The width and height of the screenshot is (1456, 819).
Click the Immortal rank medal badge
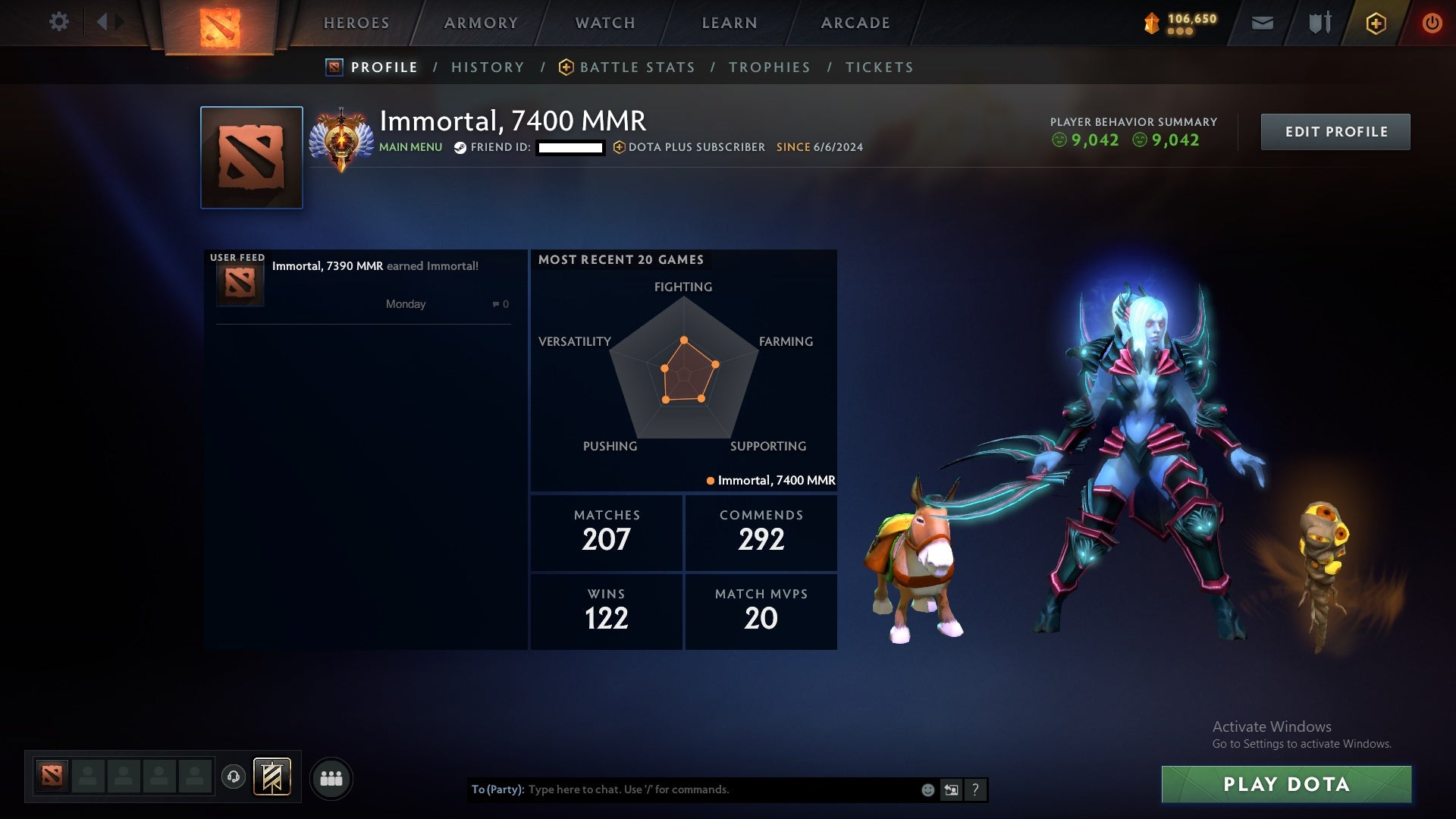pos(340,138)
